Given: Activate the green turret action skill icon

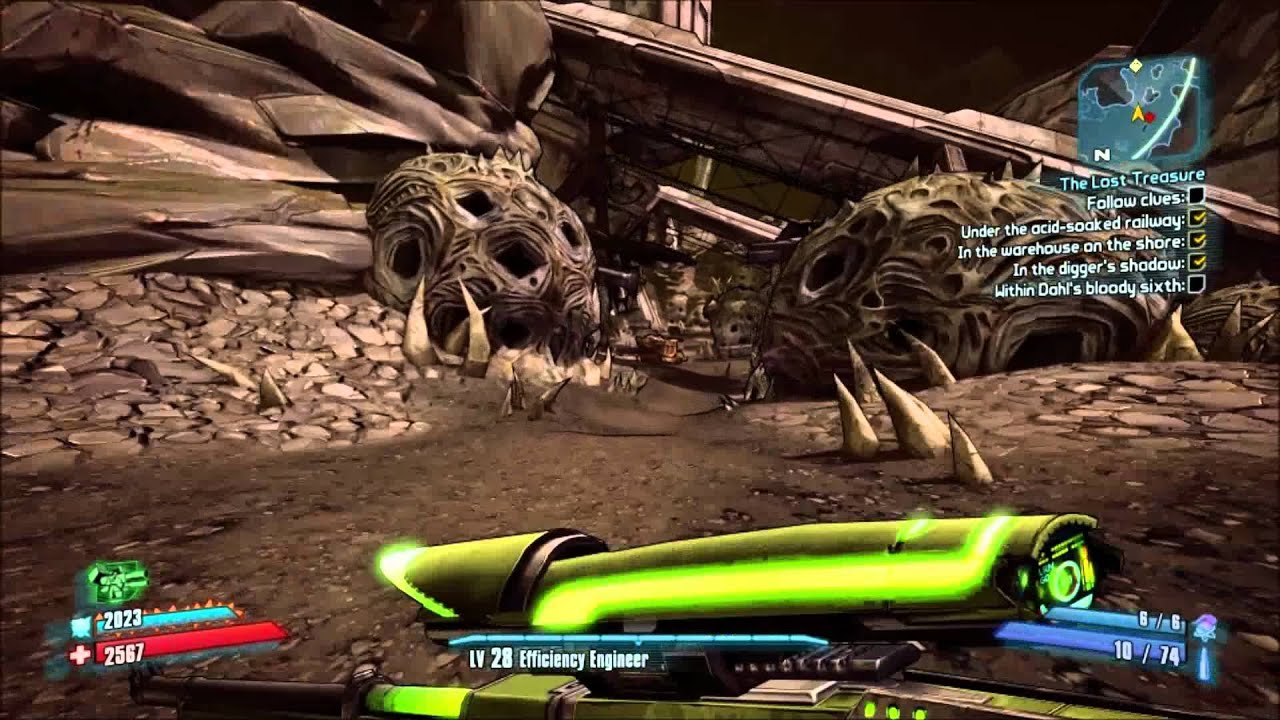Looking at the screenshot, I should (x=117, y=582).
